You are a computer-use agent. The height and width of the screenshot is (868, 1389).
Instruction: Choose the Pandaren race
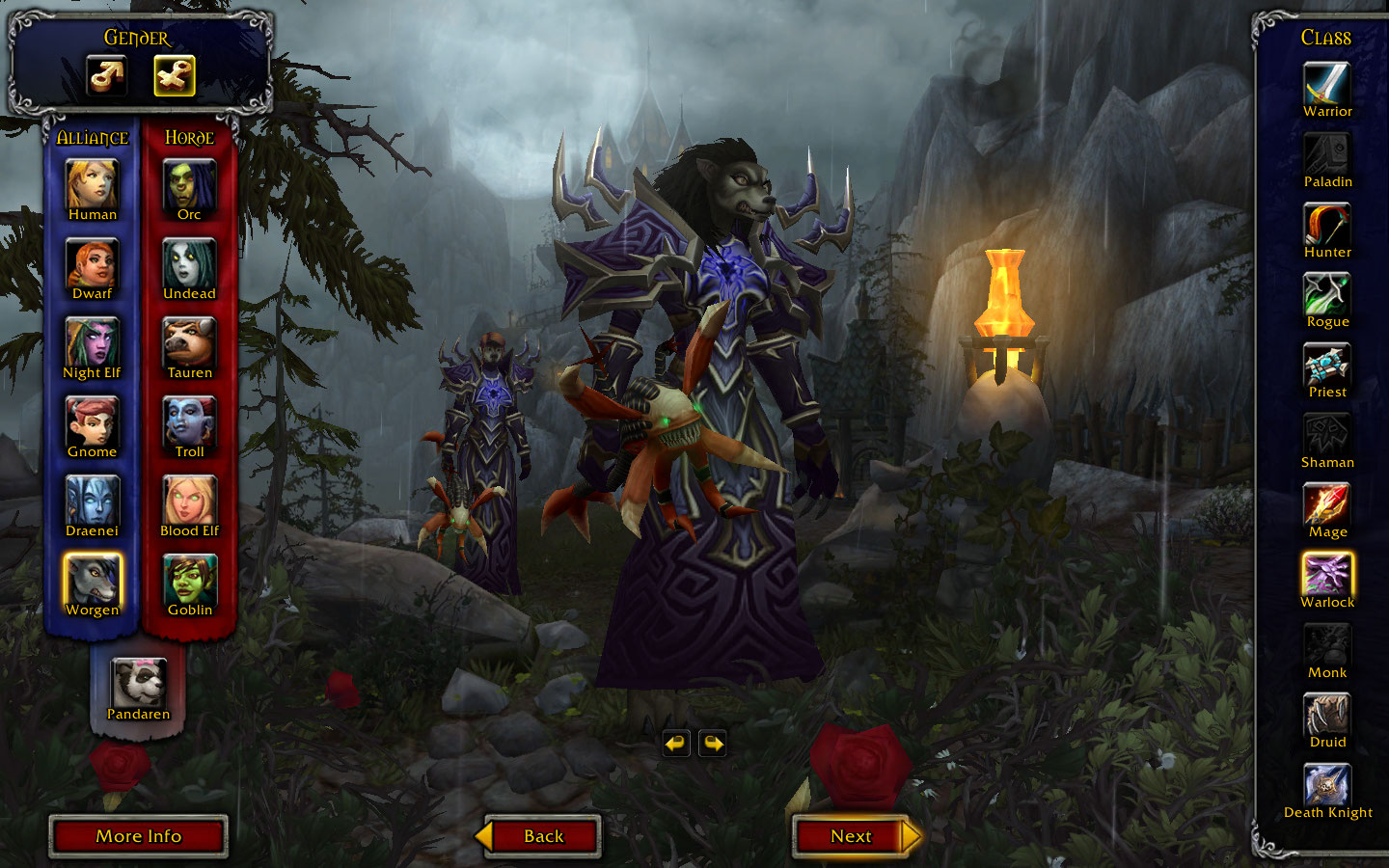click(138, 683)
